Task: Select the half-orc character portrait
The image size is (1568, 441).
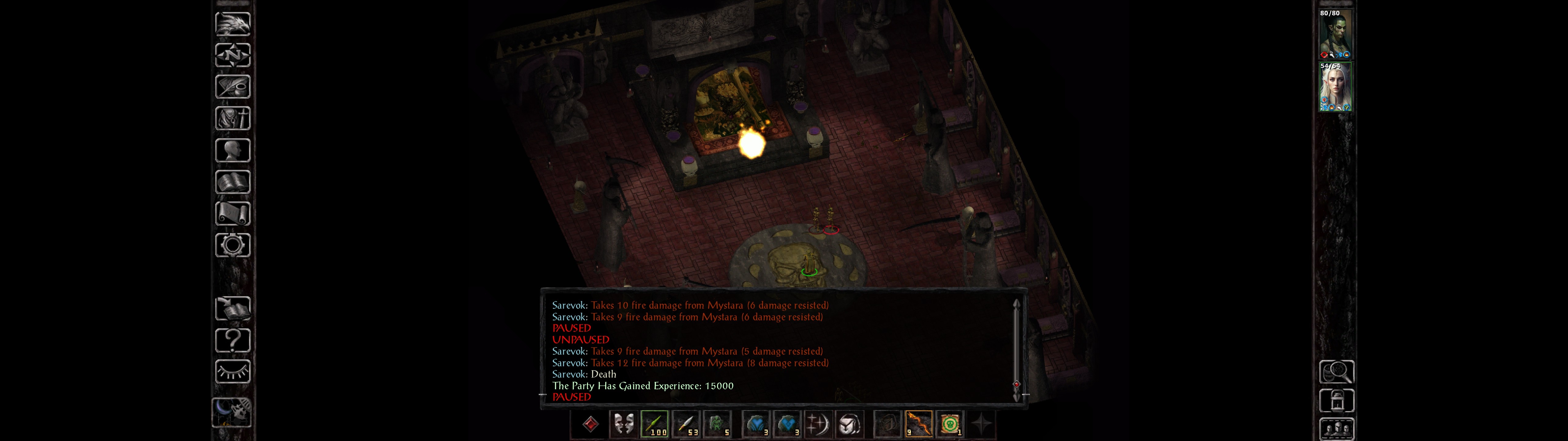Action: point(1335,34)
